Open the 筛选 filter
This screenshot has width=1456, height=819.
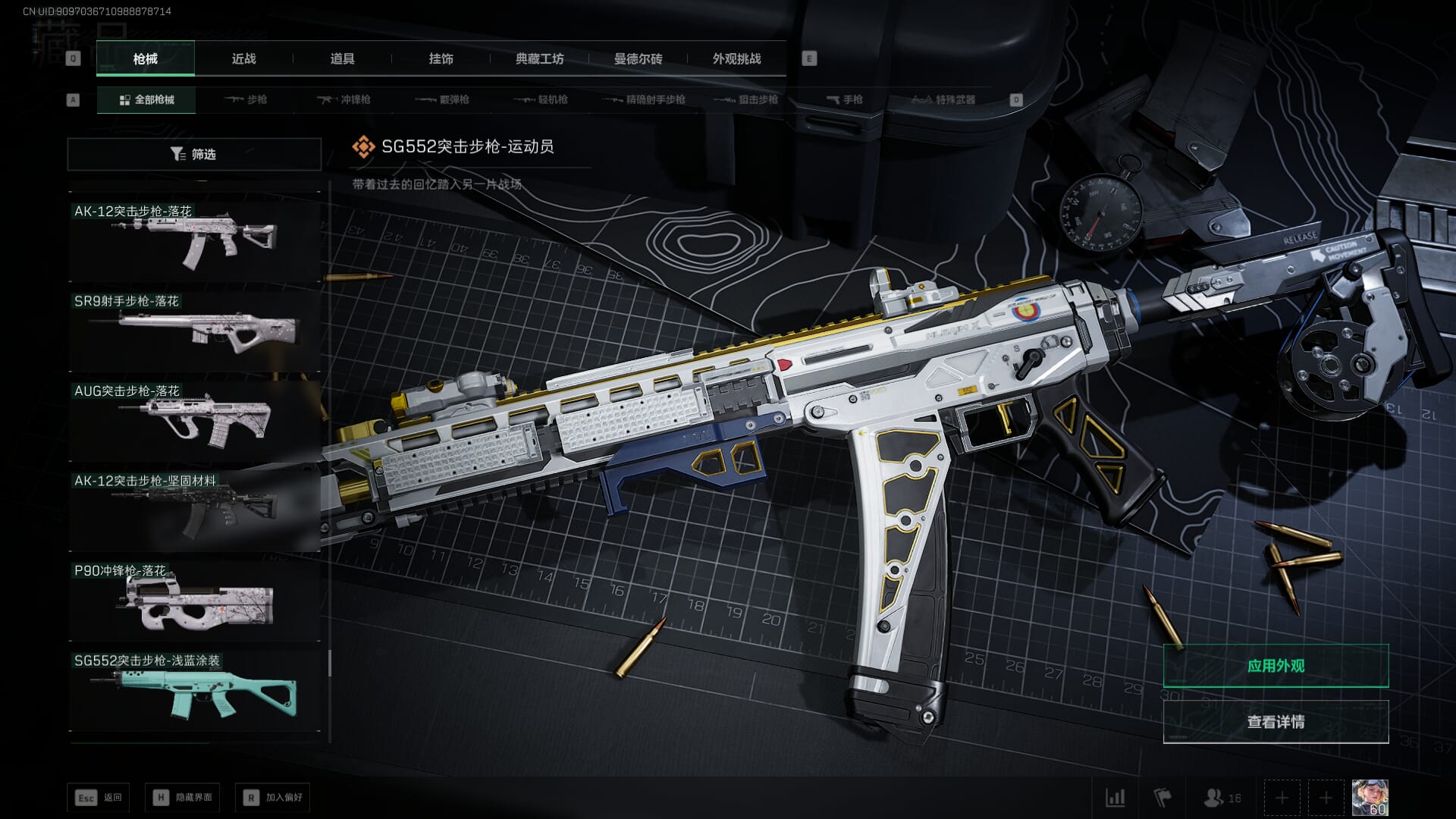(x=194, y=154)
